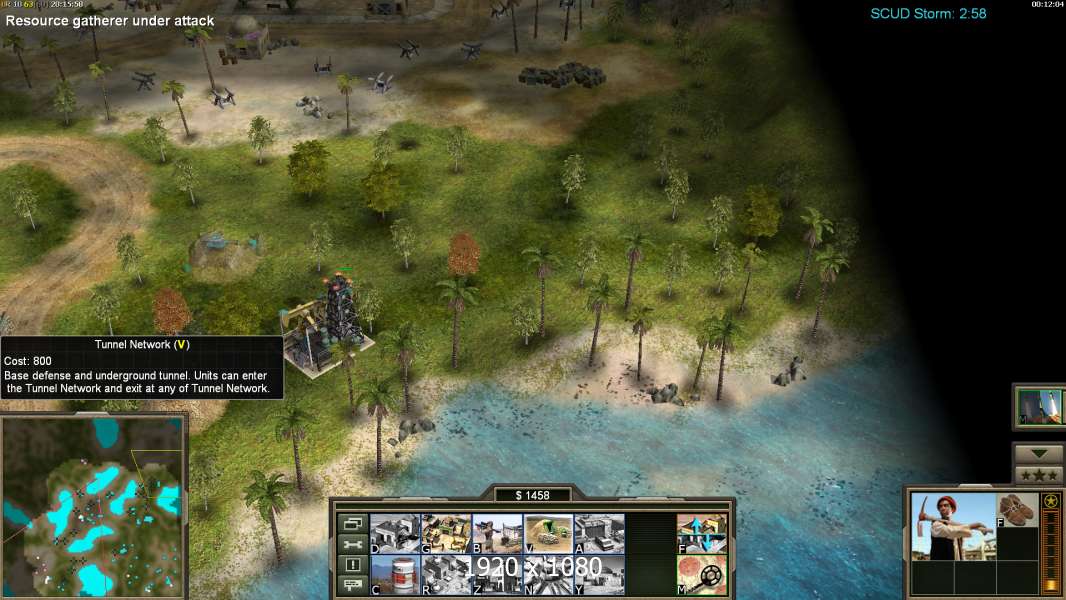Pick the compound build icon labeled G

pyautogui.click(x=446, y=533)
